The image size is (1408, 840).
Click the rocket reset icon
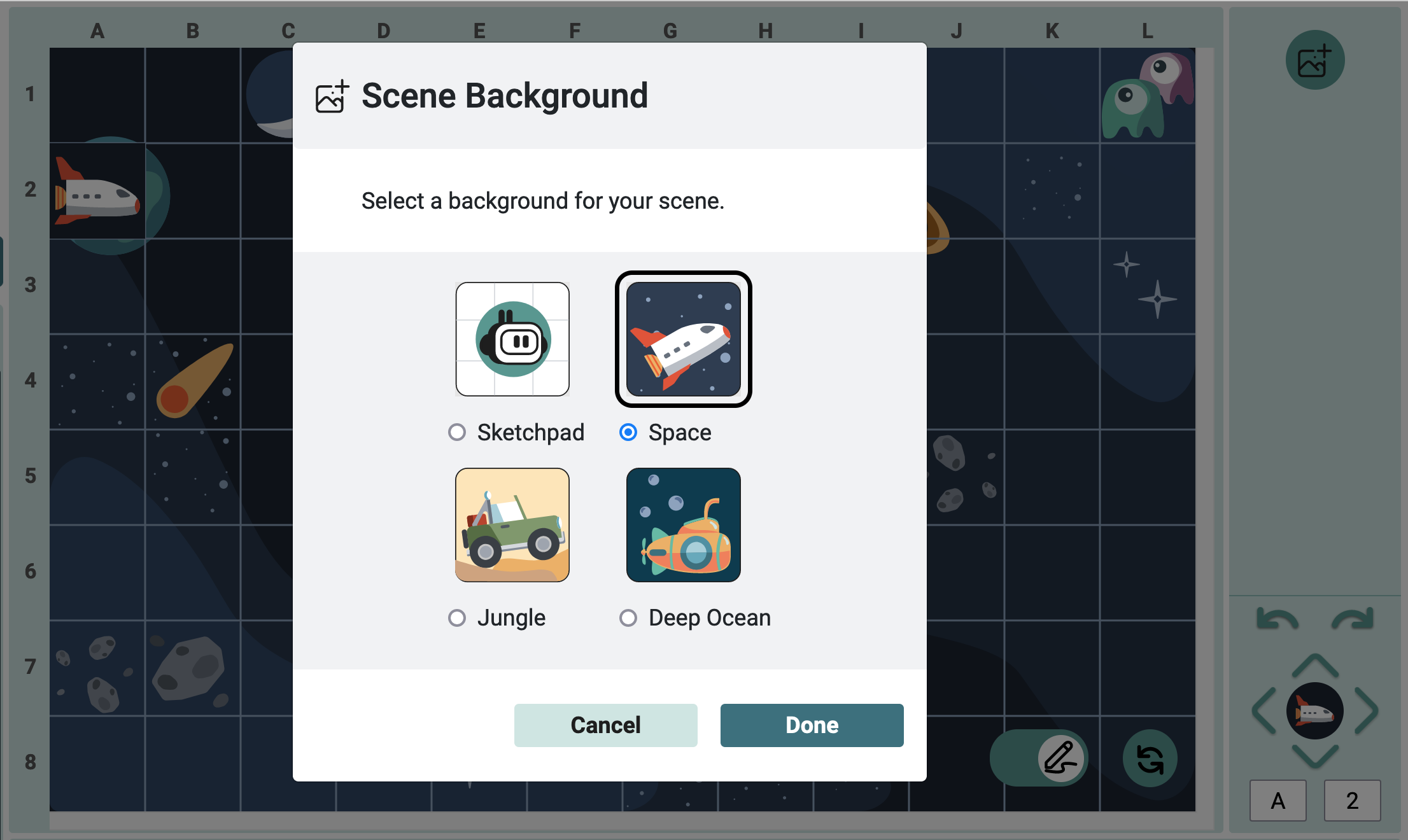[1150, 758]
